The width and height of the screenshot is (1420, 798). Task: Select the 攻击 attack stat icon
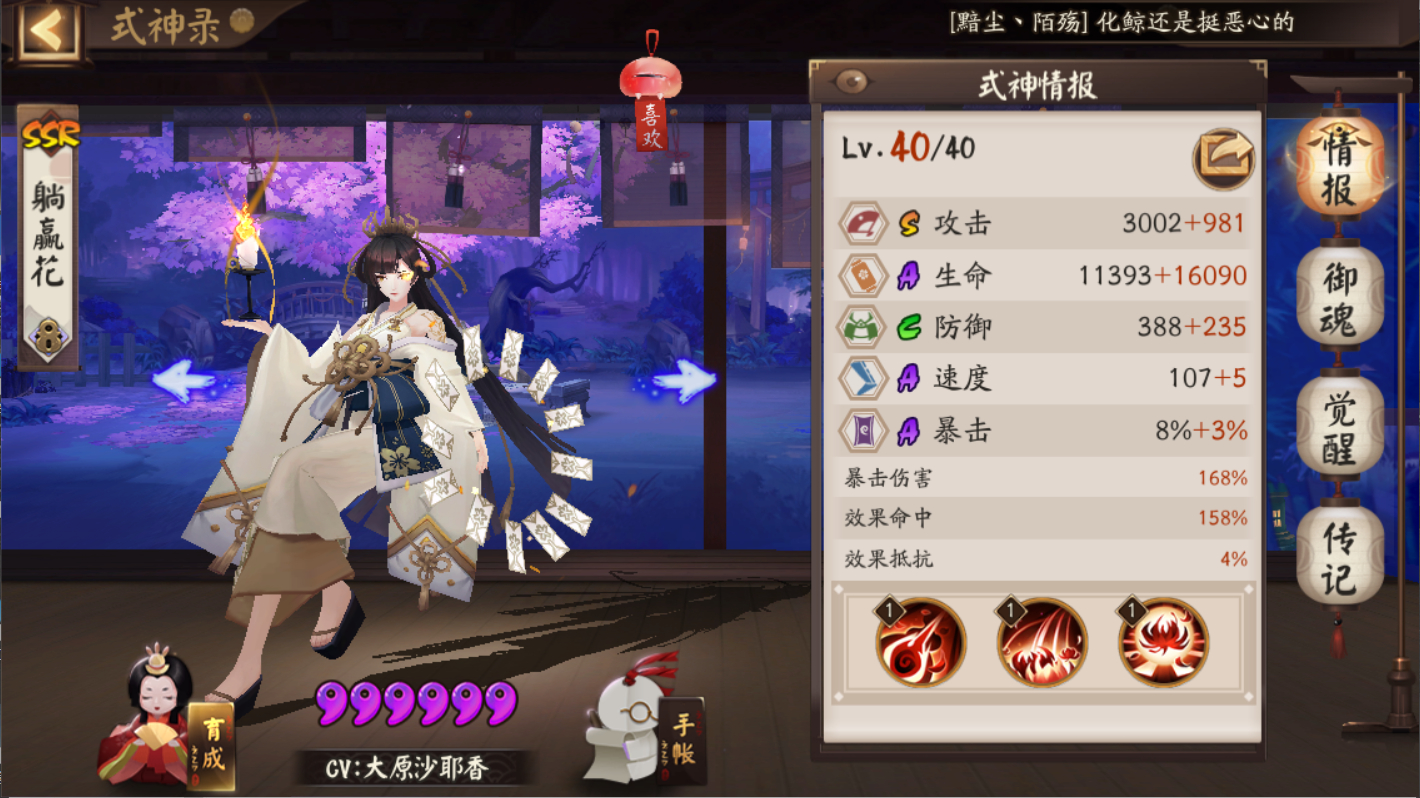pyautogui.click(x=862, y=223)
